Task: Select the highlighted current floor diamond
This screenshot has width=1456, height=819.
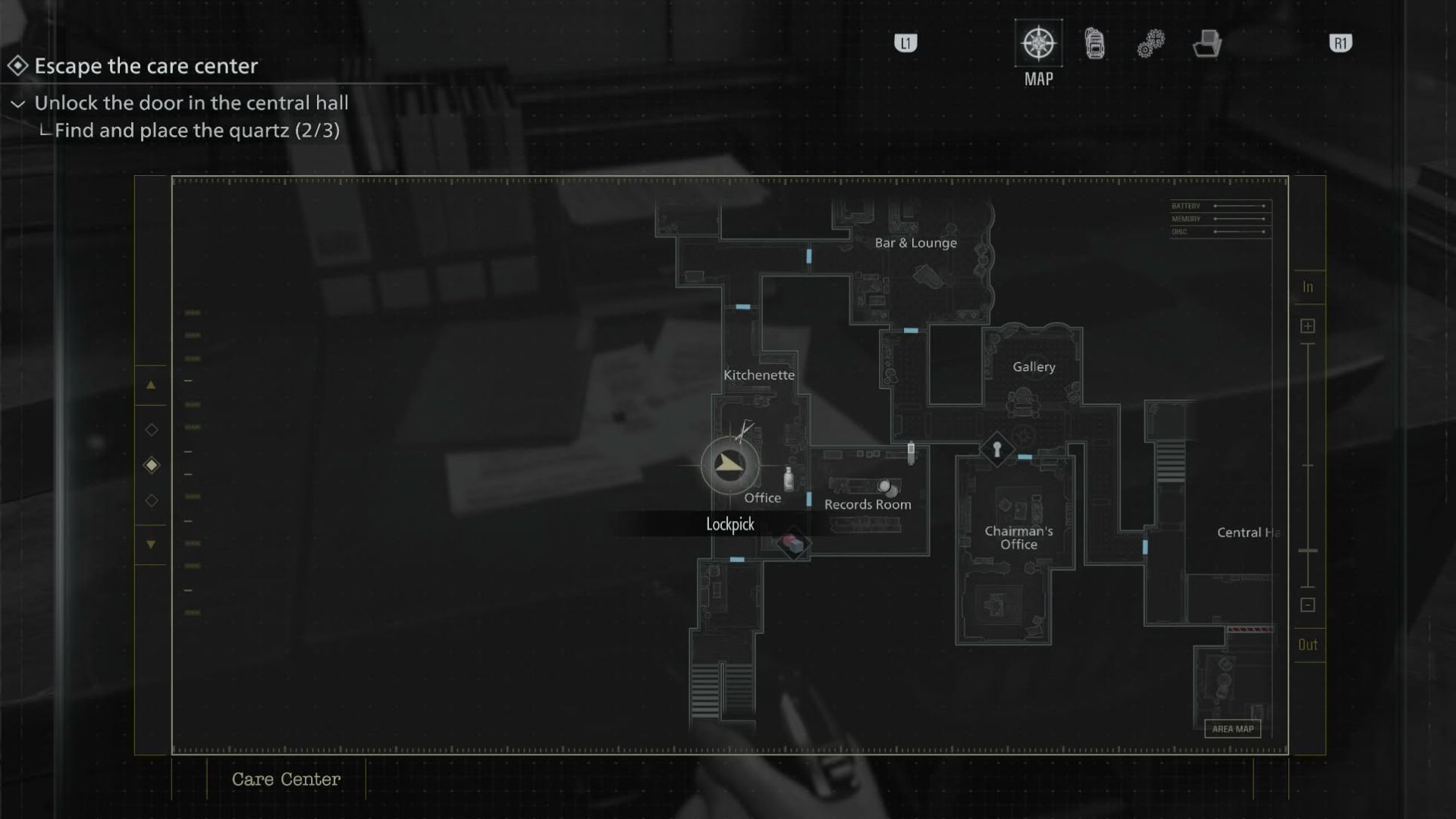Action: (152, 465)
